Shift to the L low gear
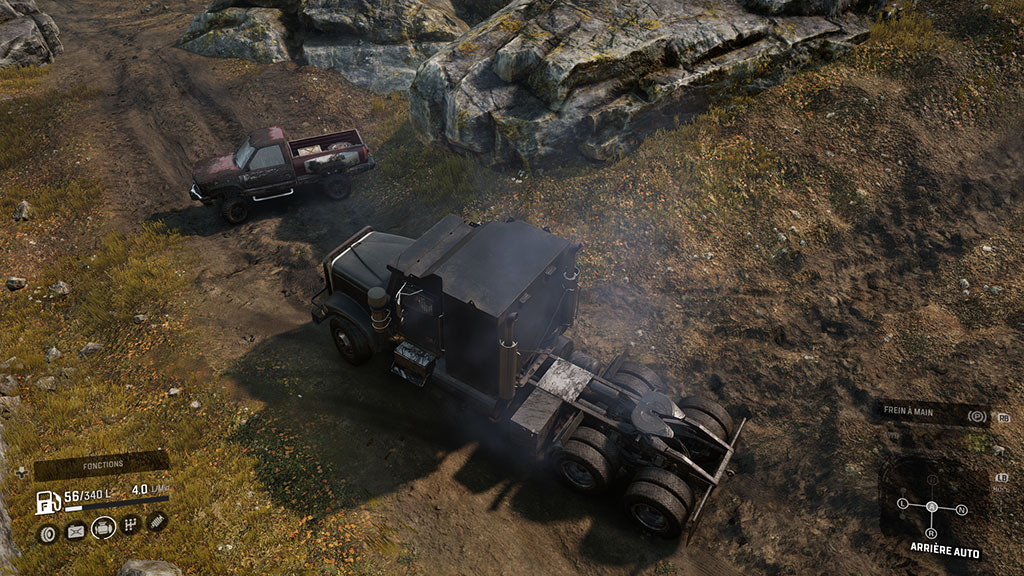1024x576 pixels. click(x=902, y=502)
